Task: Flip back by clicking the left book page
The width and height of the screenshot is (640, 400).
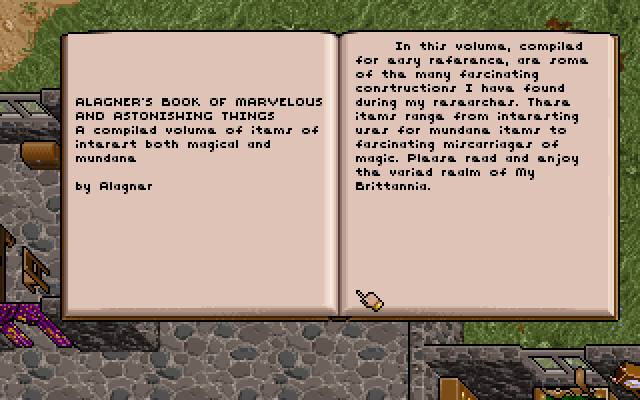Action: click(x=200, y=240)
